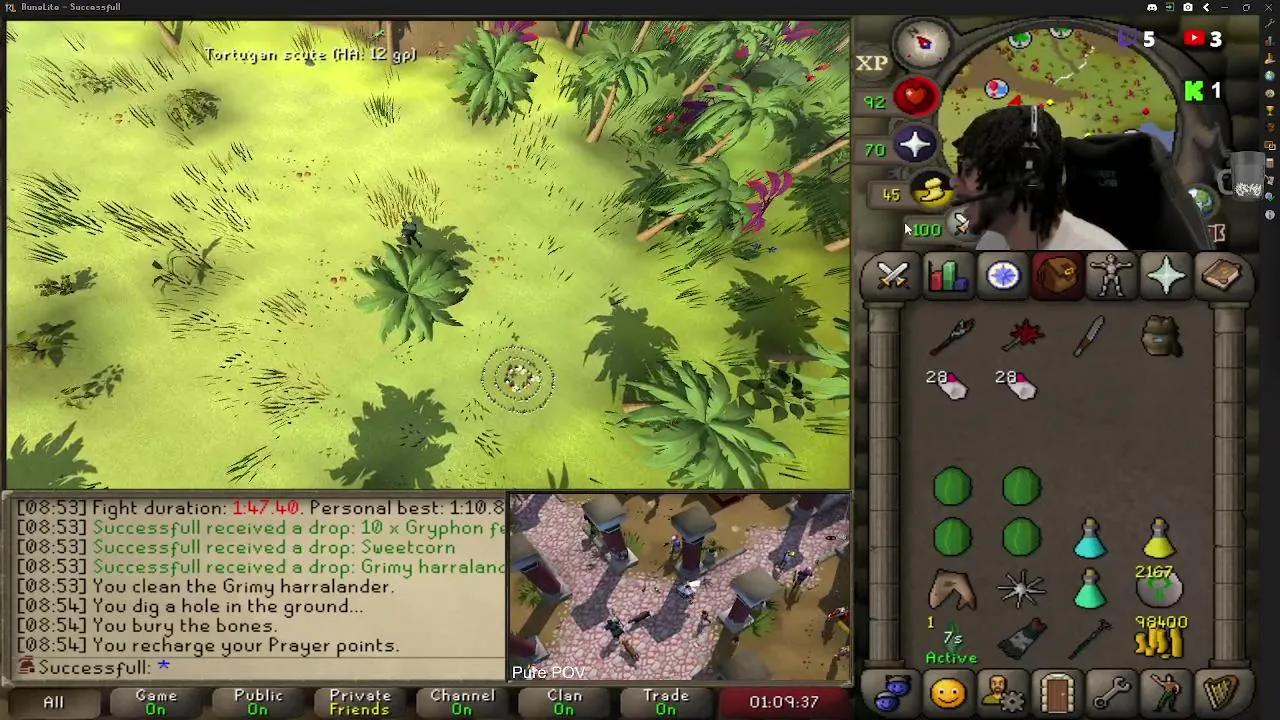
Task: Open the Music player tab
Action: pyautogui.click(x=1222, y=692)
